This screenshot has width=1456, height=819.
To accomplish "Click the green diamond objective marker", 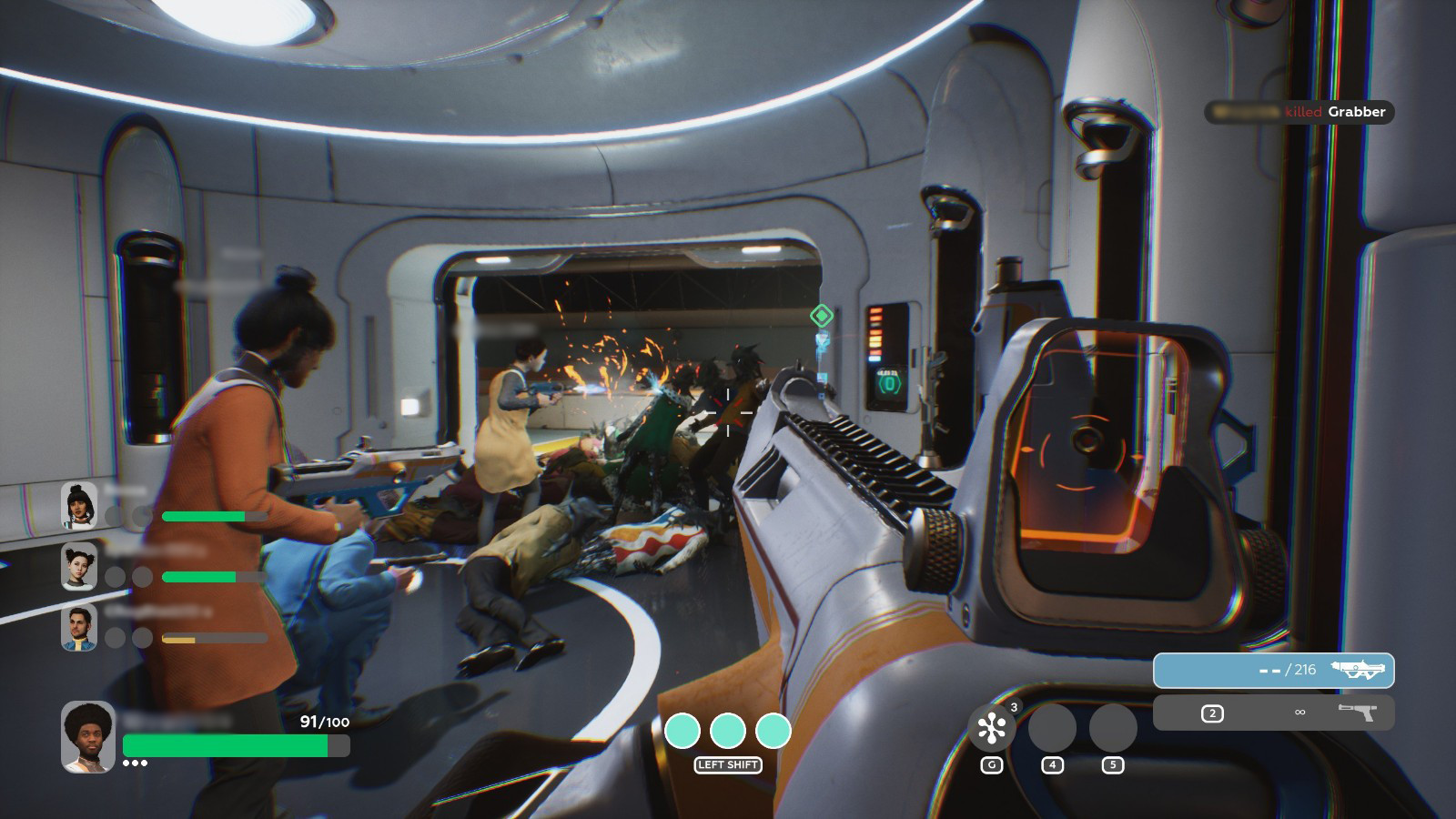I will pos(822,316).
